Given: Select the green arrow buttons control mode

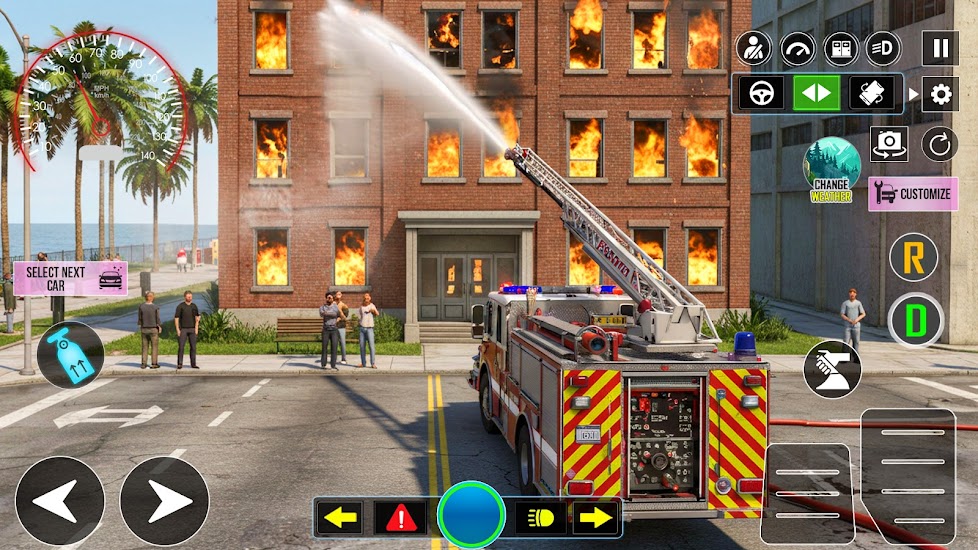Looking at the screenshot, I should tap(817, 93).
